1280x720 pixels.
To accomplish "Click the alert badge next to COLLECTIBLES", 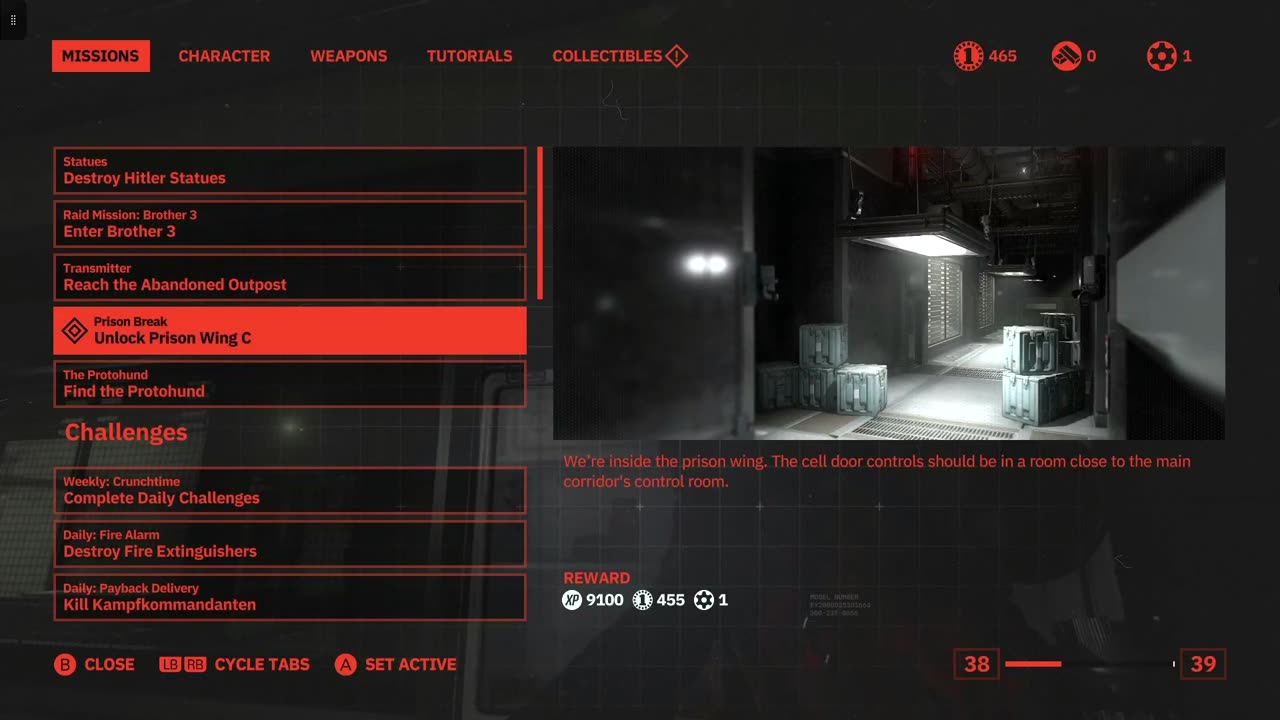I will pos(676,56).
